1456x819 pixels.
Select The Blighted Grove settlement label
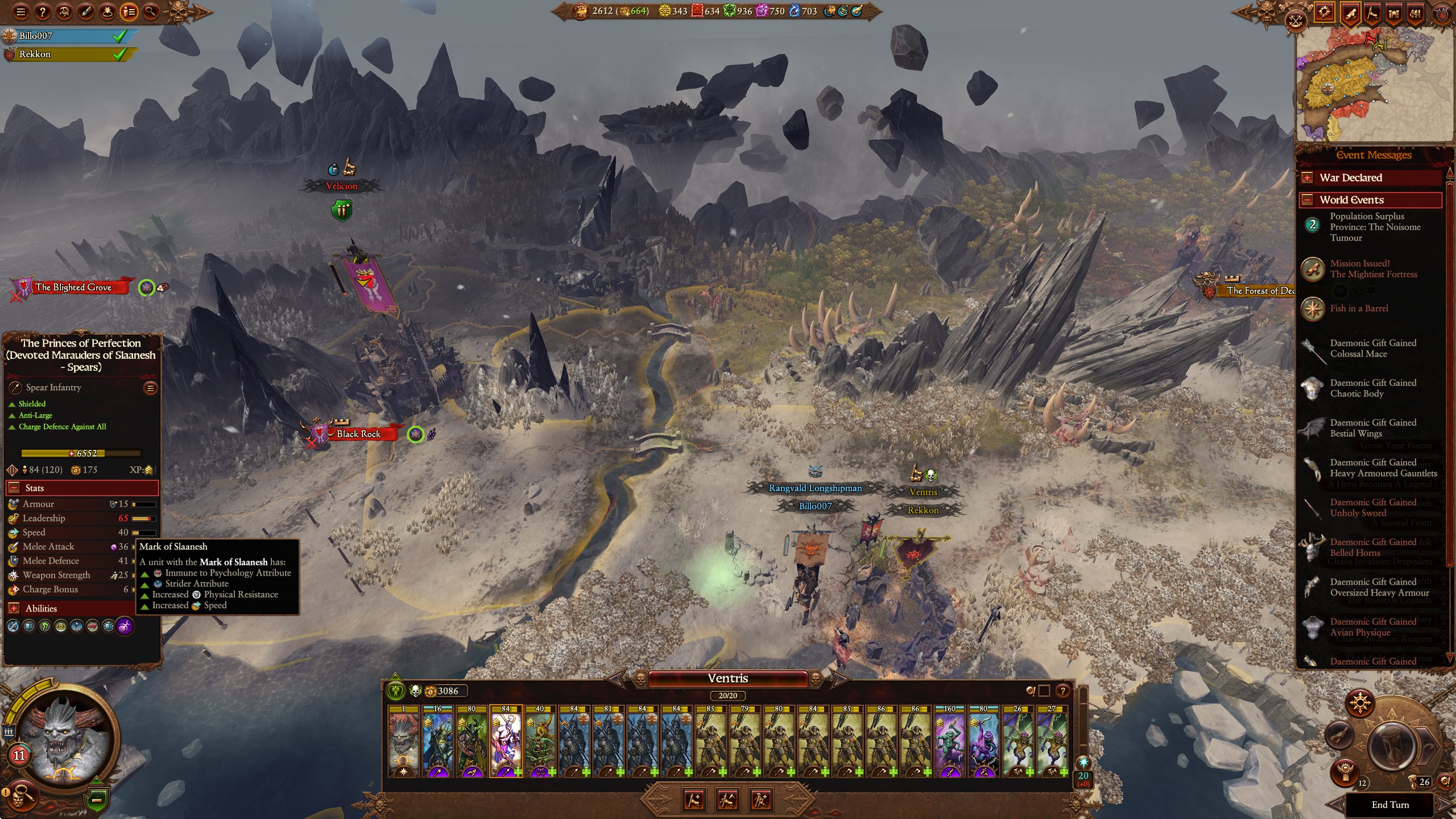73,287
